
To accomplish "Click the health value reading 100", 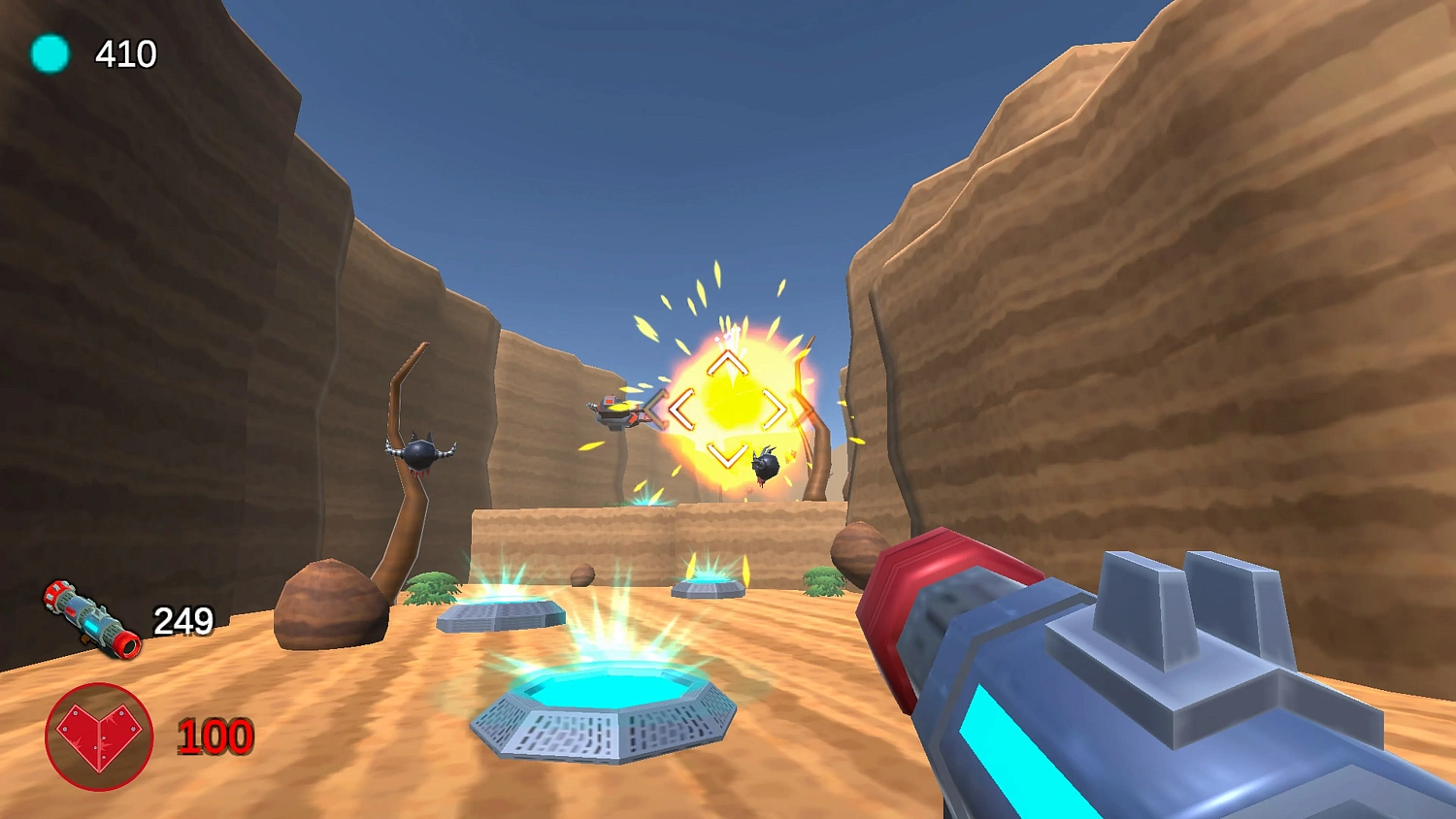I will [x=215, y=737].
